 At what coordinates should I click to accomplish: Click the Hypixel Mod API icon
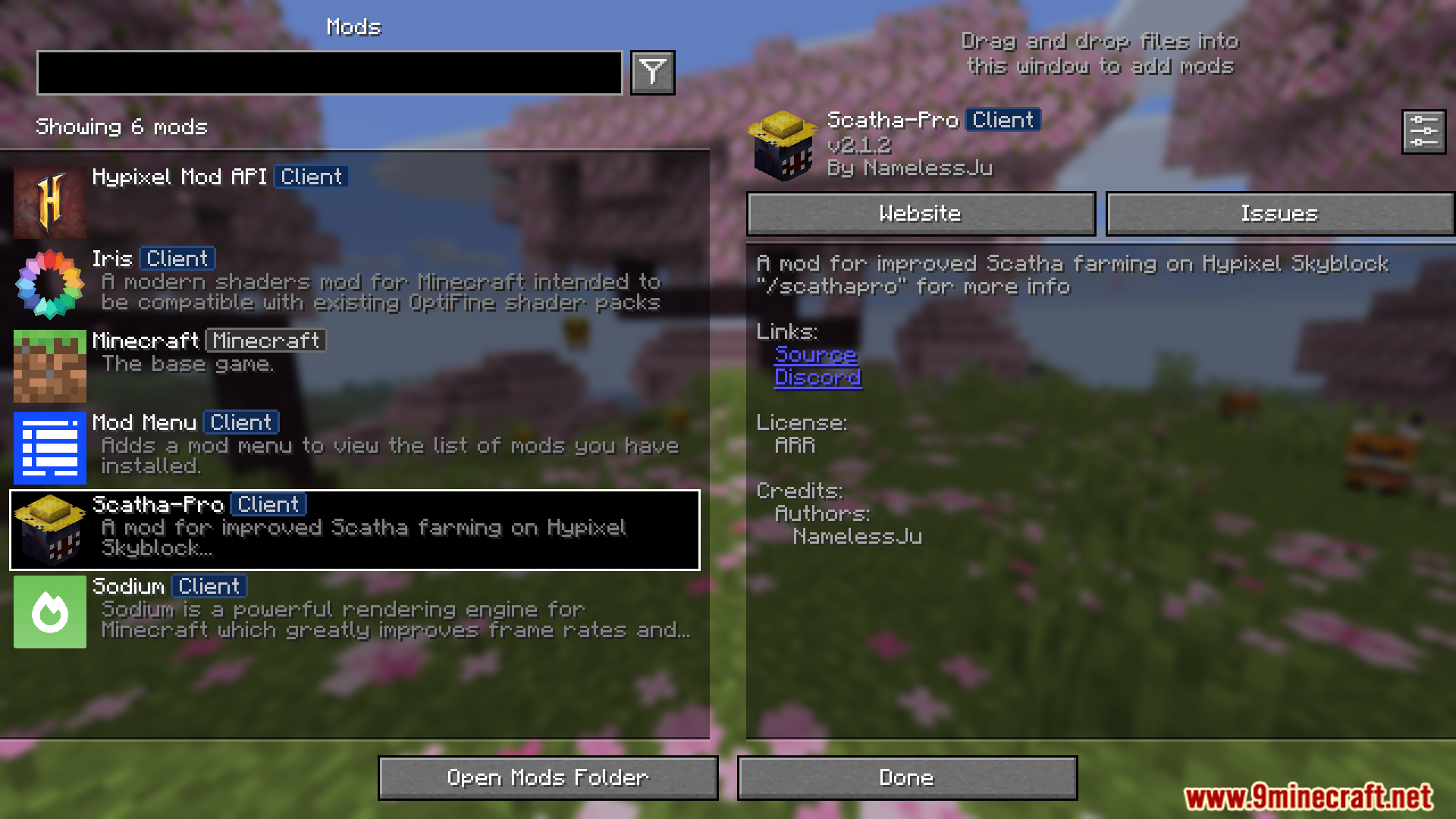pos(49,202)
